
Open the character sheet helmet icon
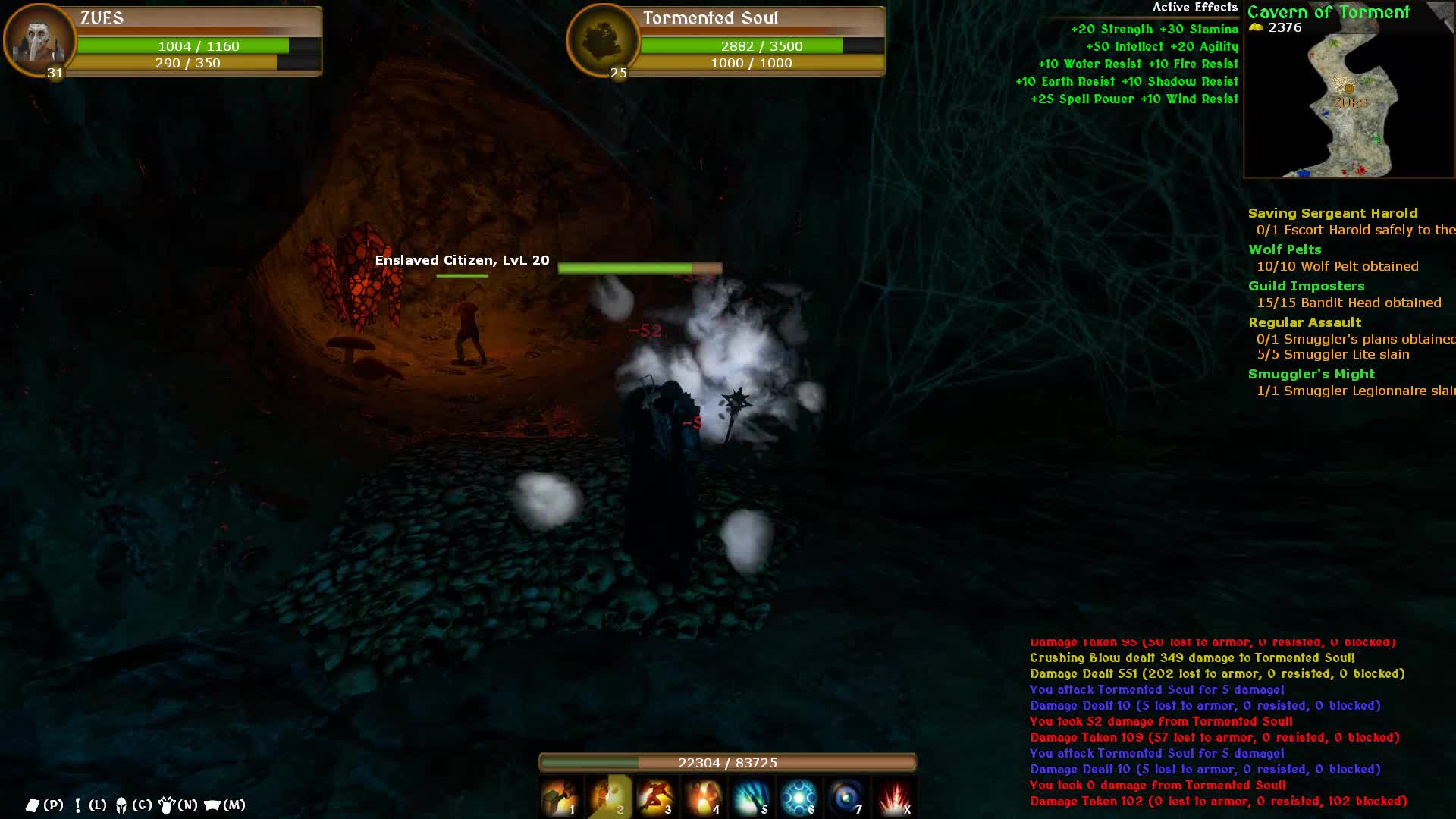[121, 805]
